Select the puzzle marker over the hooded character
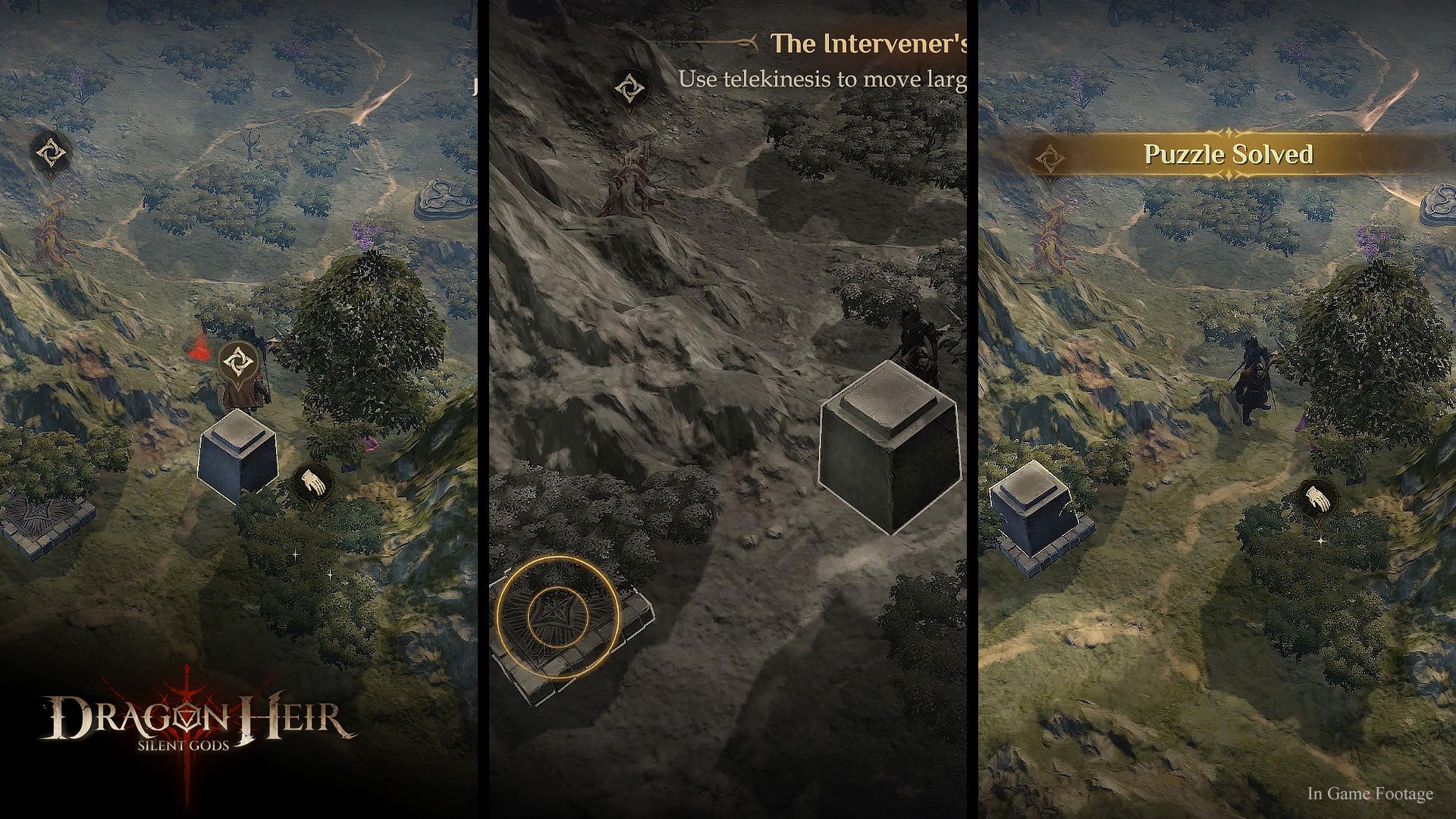Image resolution: width=1456 pixels, height=819 pixels. pos(238,362)
